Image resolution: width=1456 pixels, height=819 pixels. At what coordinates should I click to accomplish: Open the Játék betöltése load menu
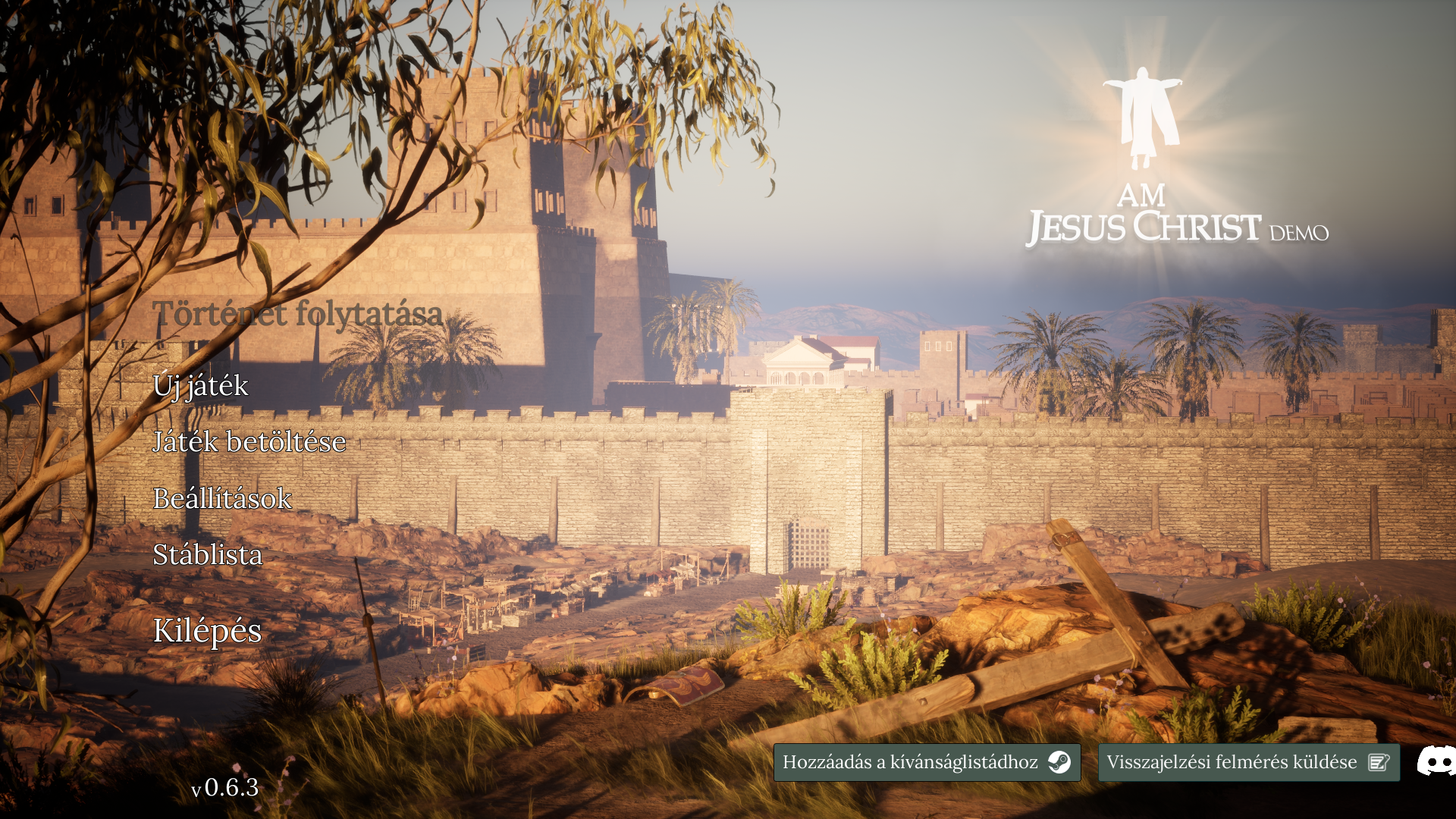click(249, 442)
